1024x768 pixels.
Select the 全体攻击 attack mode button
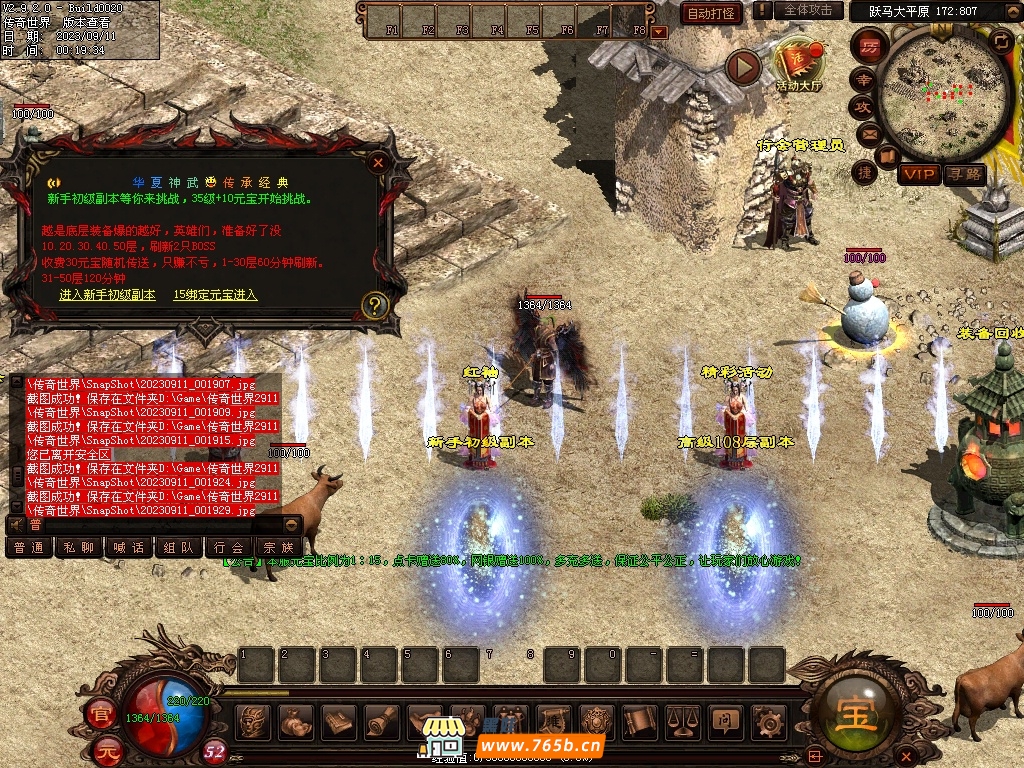(x=807, y=10)
